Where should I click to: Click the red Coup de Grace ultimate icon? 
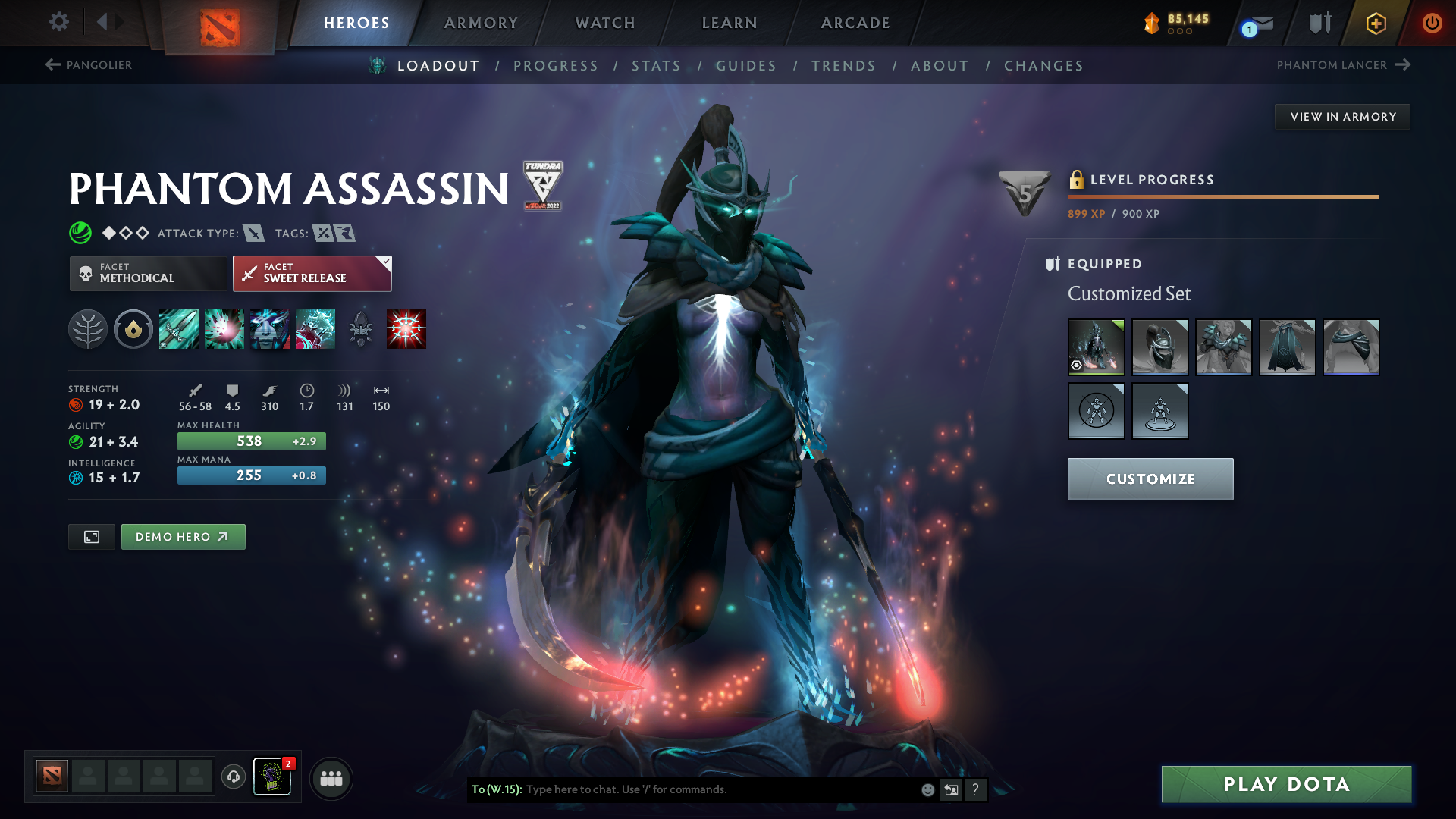tap(406, 328)
